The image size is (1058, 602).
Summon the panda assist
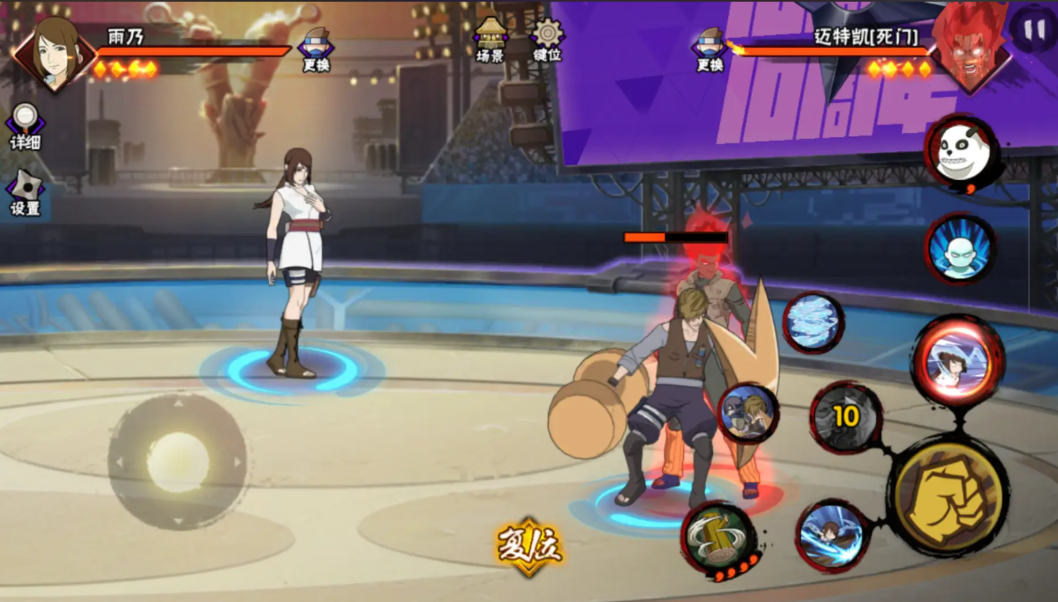pos(961,152)
